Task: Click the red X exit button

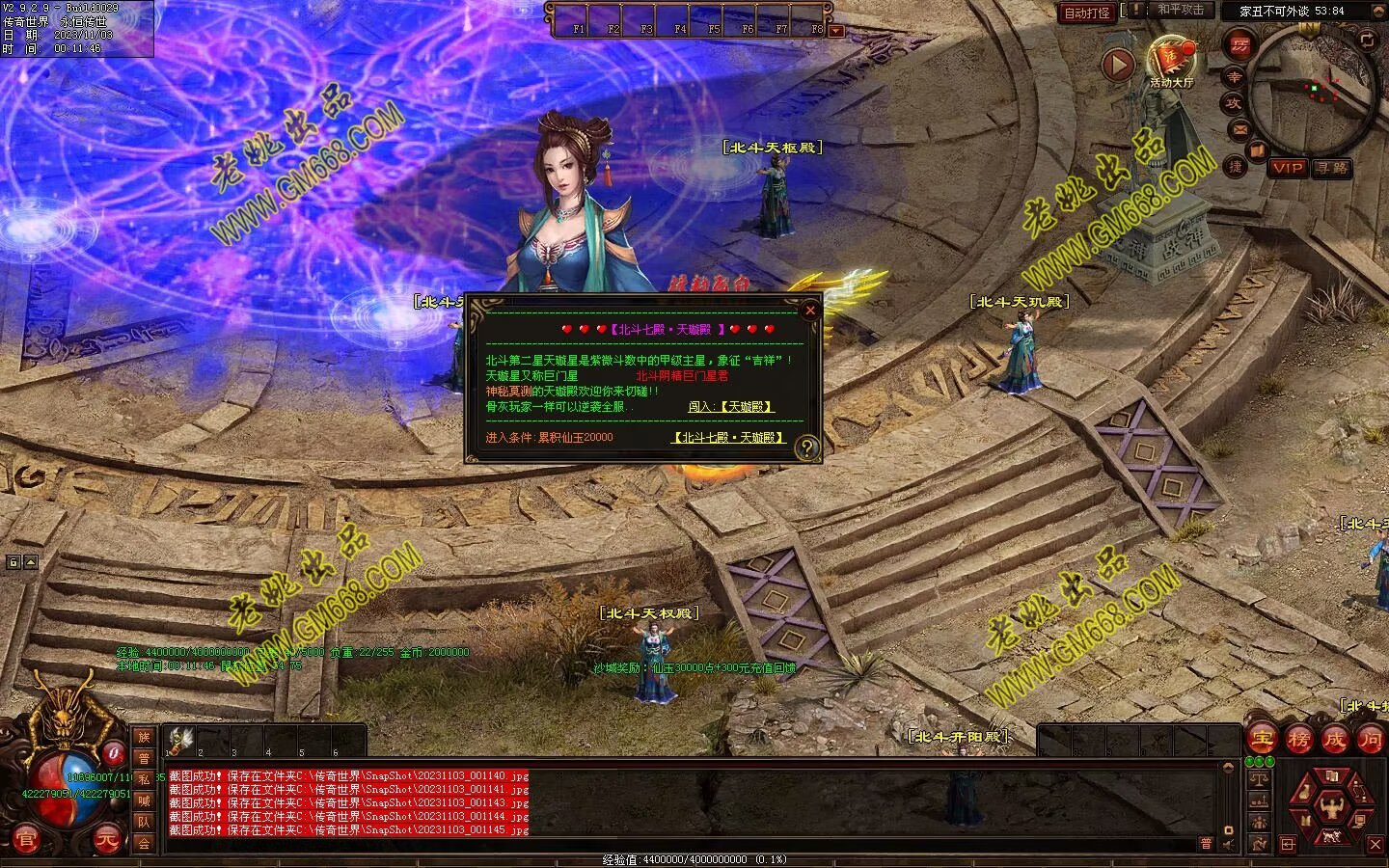Action: [x=1375, y=845]
